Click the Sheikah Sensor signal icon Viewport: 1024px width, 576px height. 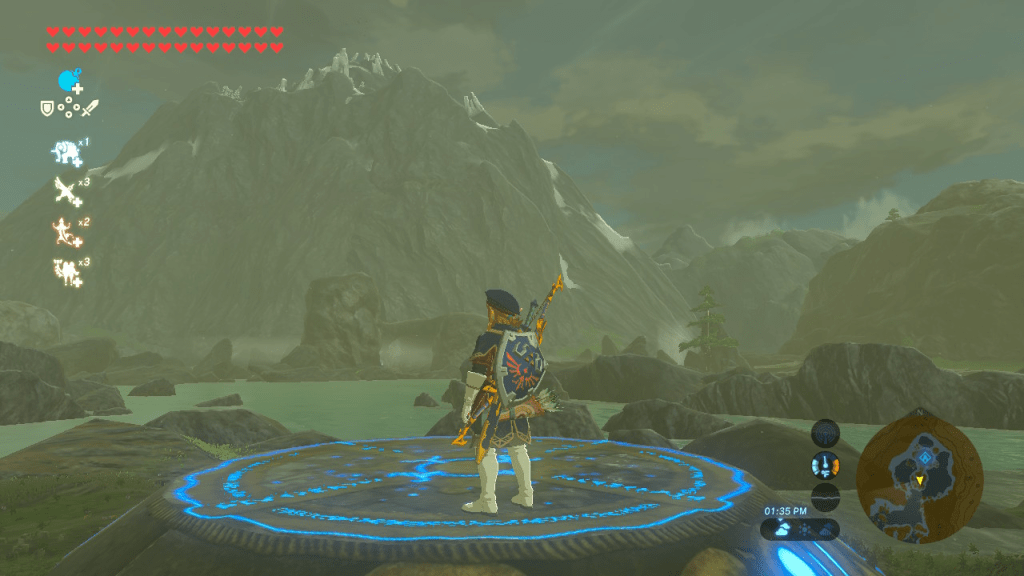click(x=825, y=435)
